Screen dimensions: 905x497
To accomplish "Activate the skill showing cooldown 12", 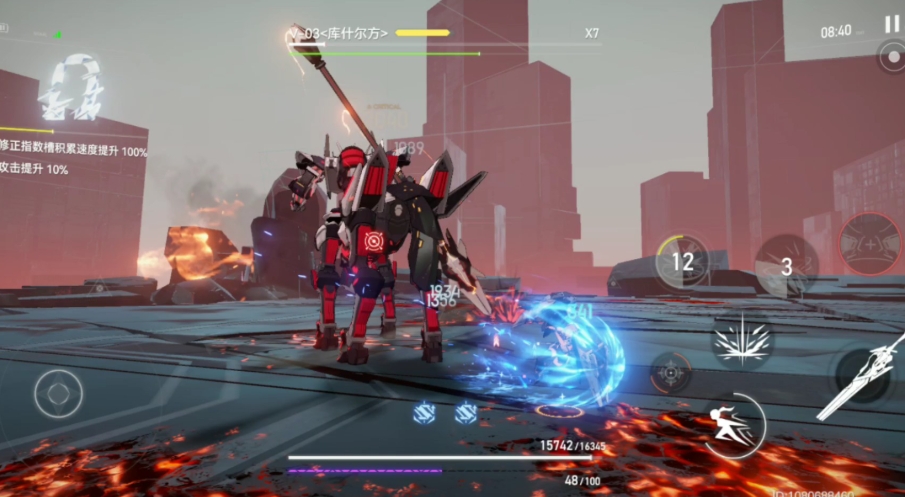I will [x=682, y=262].
